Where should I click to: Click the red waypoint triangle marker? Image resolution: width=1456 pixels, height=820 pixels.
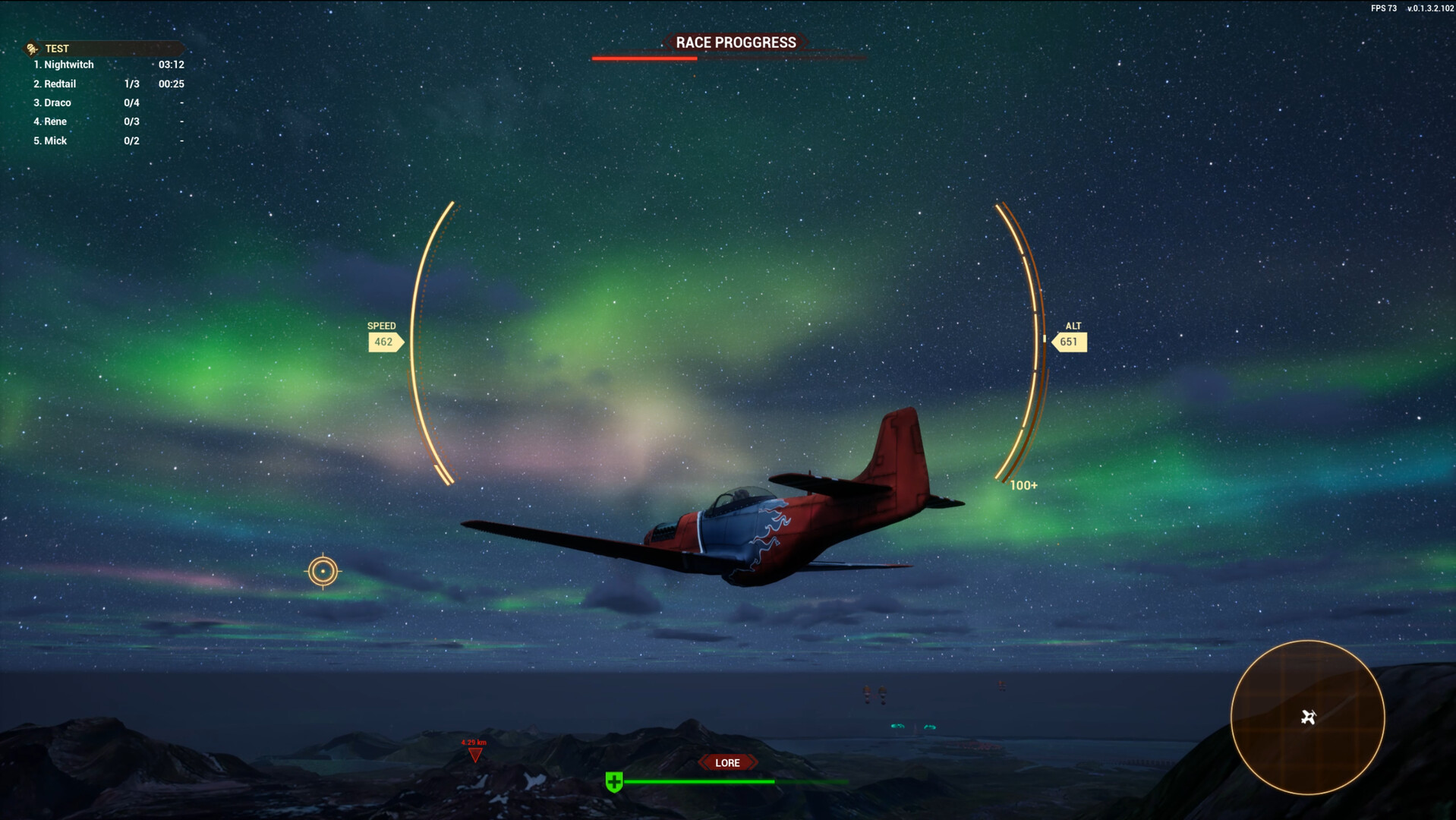tap(475, 755)
